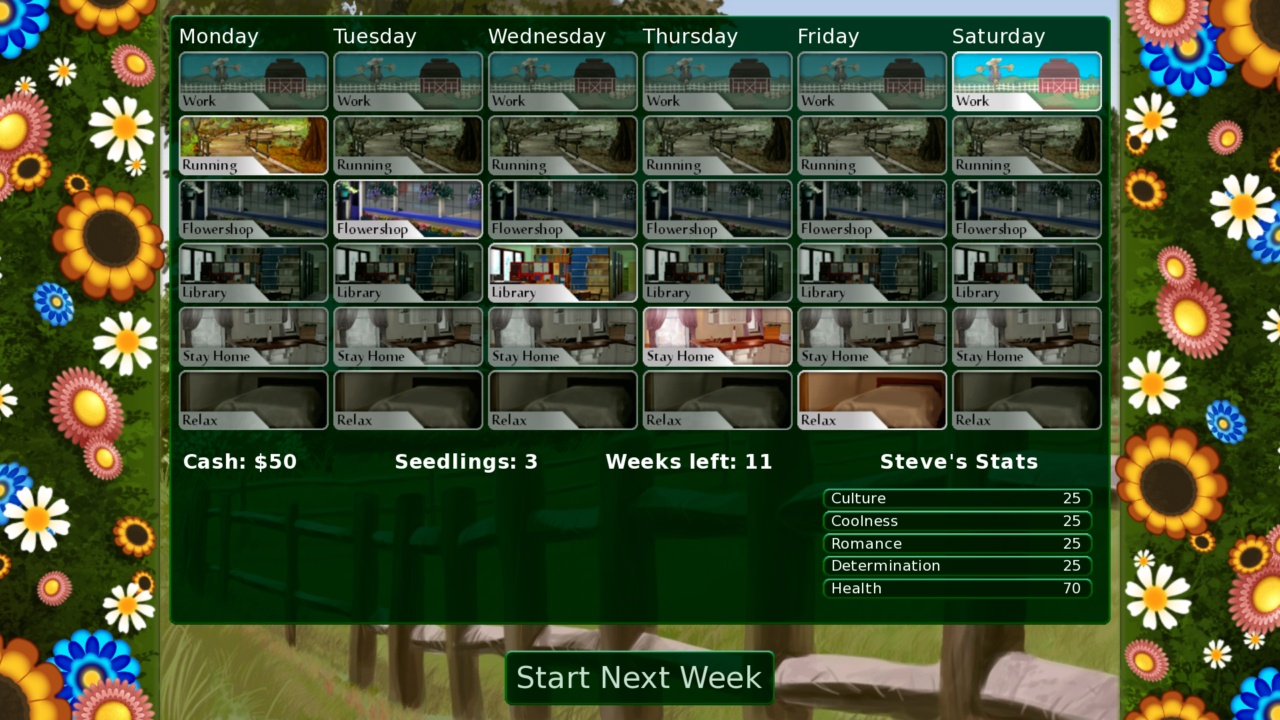Choose Stay Home on Wednesday
Viewport: 1280px width, 720px height.
tap(562, 337)
